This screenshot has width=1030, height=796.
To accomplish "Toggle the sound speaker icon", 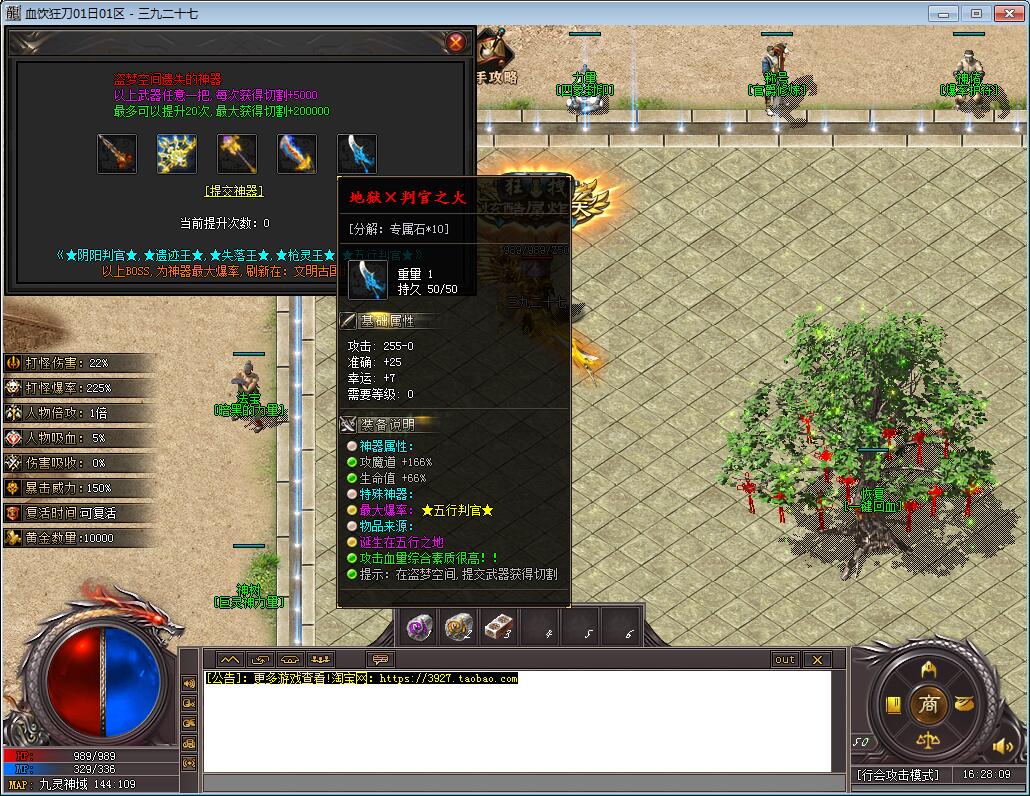I will [x=1002, y=746].
